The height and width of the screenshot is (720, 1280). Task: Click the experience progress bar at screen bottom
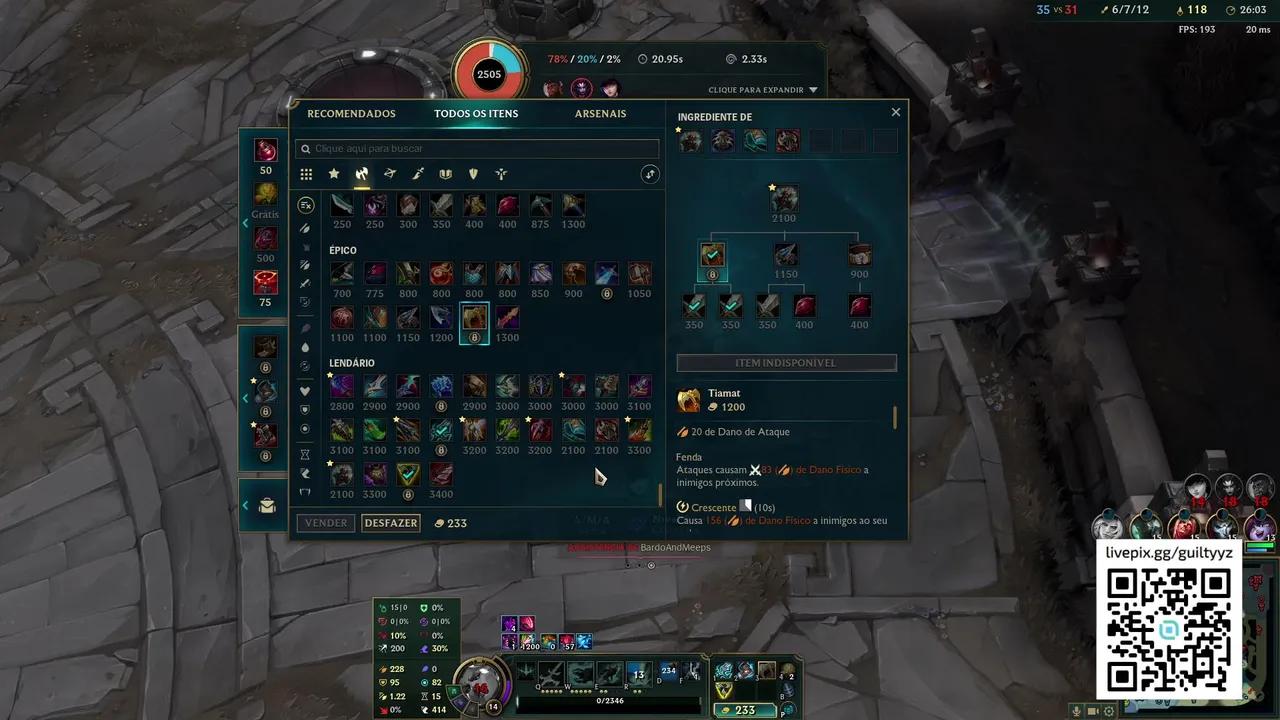point(610,704)
